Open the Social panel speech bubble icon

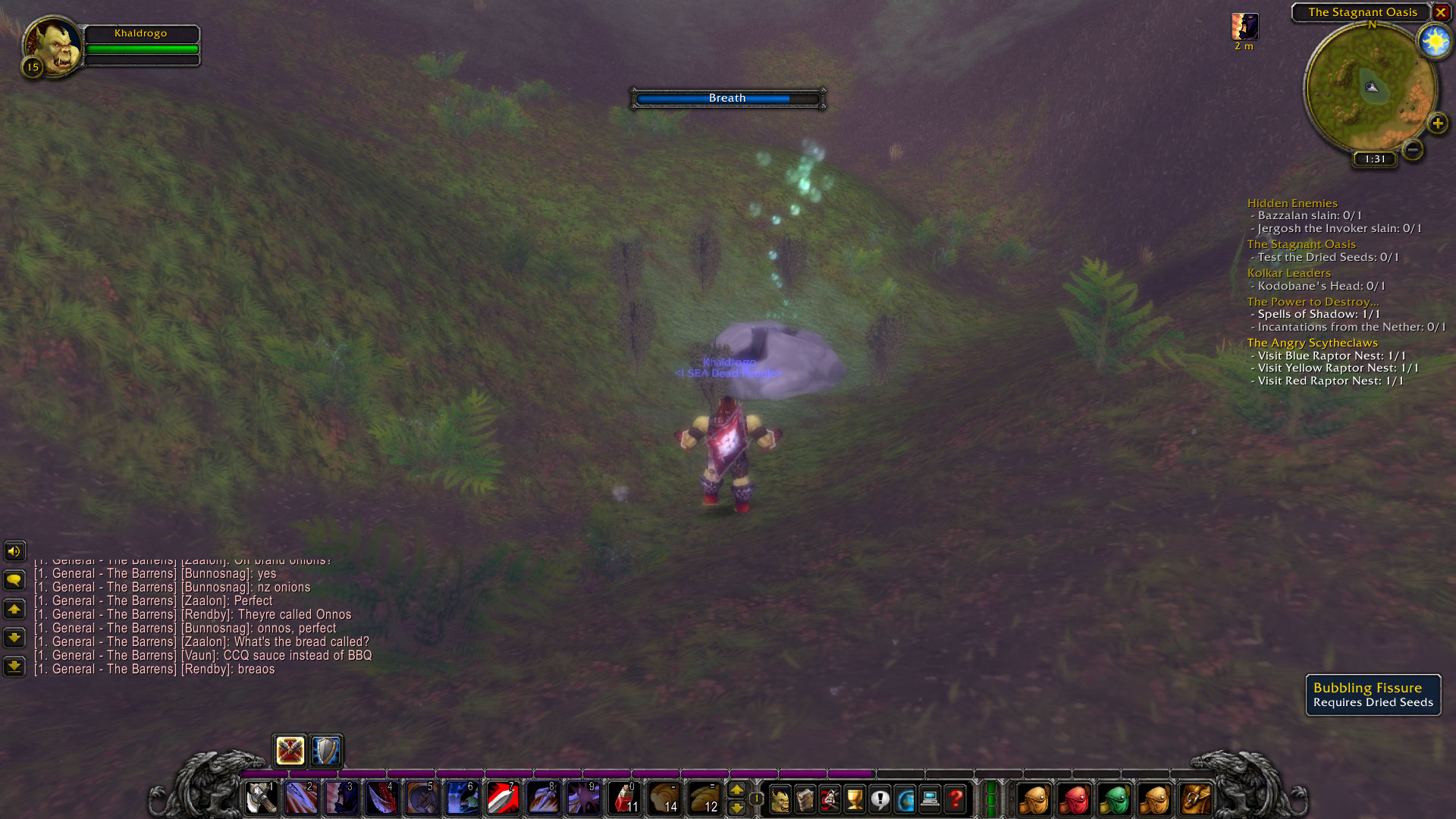tap(880, 799)
